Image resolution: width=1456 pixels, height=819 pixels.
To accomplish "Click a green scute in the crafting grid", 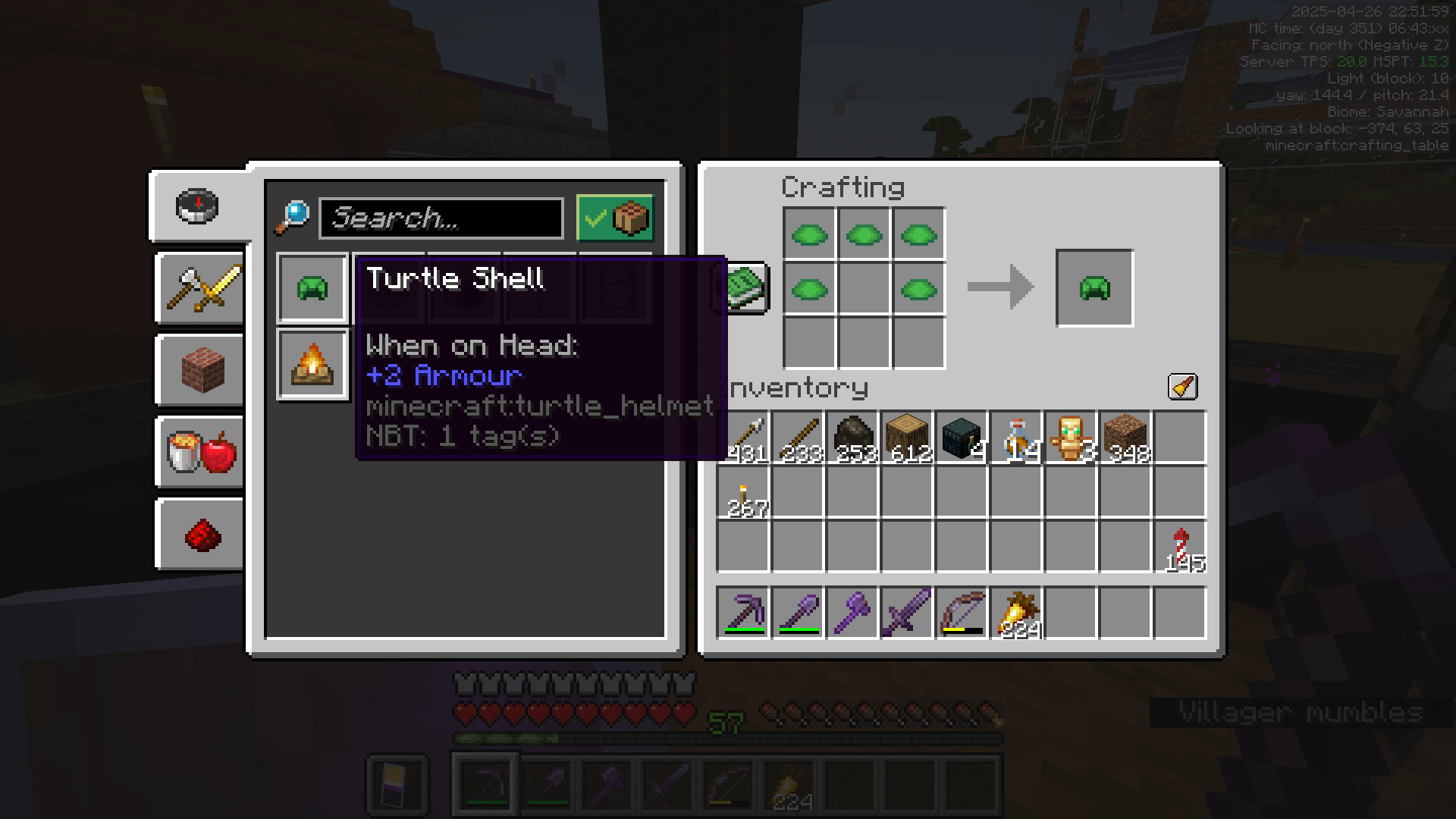I will tap(810, 235).
